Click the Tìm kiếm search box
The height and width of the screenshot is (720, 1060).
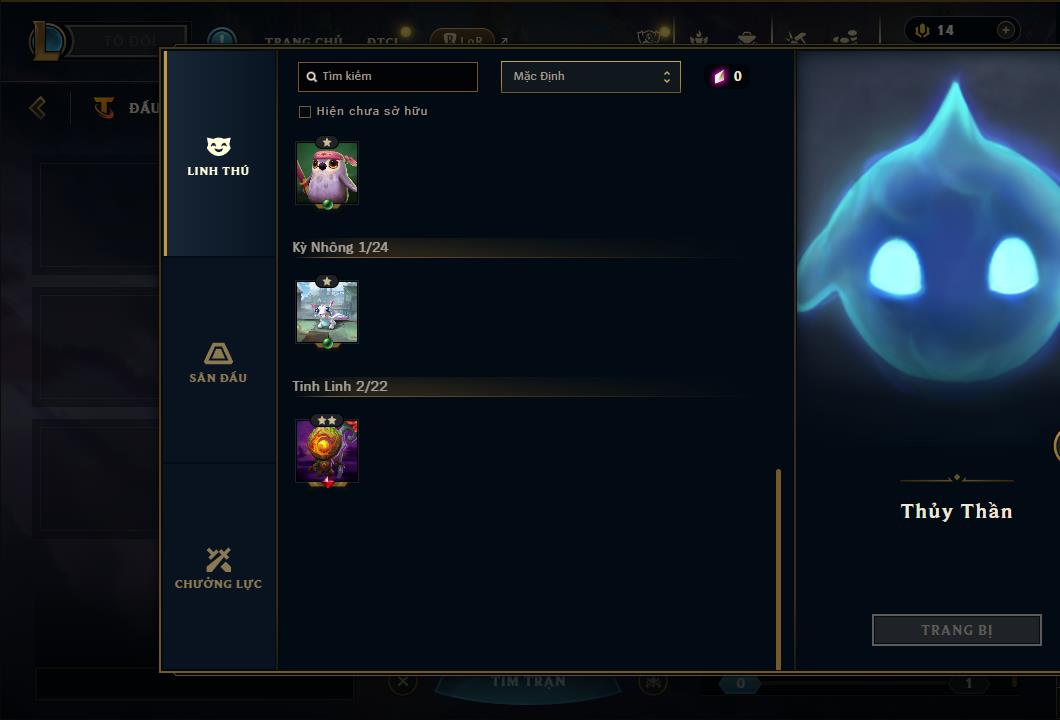tap(388, 76)
